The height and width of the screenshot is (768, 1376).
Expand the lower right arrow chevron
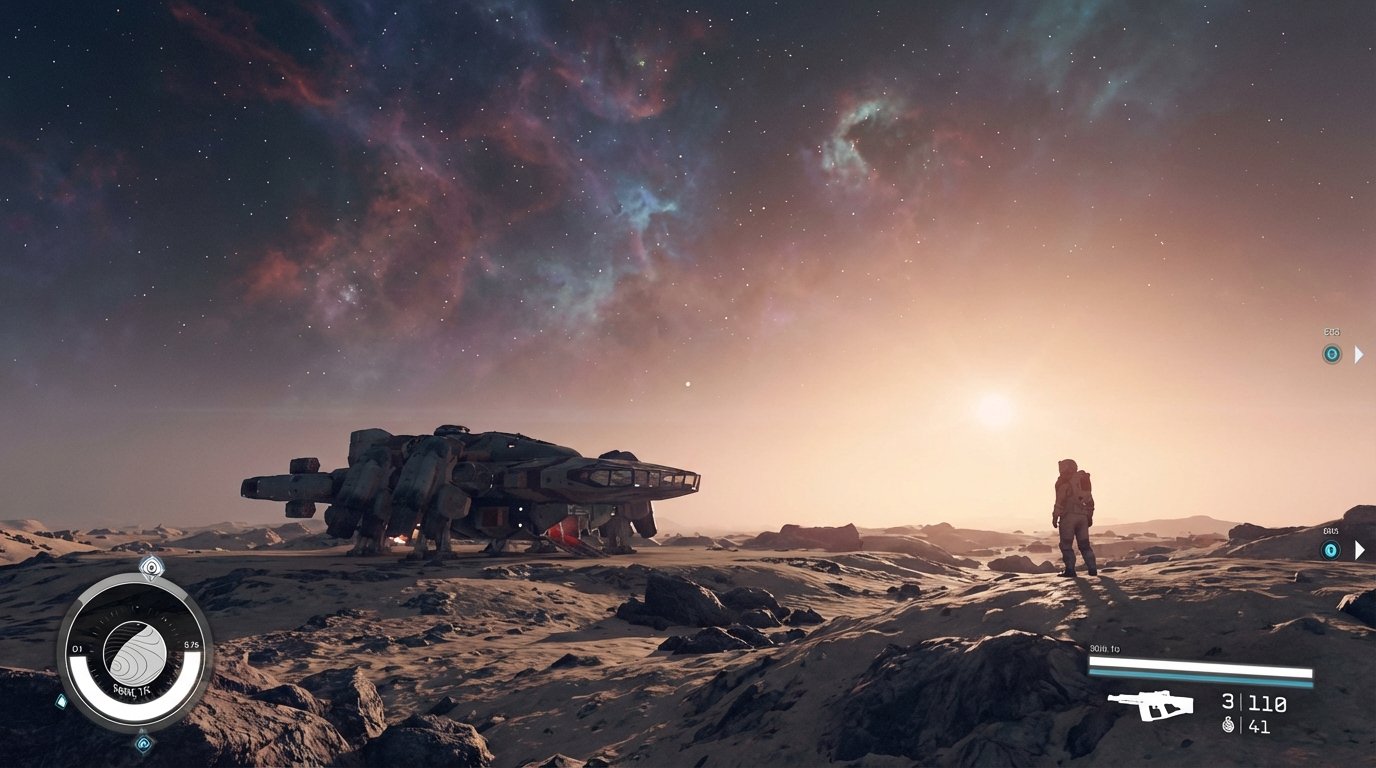coord(1359,548)
